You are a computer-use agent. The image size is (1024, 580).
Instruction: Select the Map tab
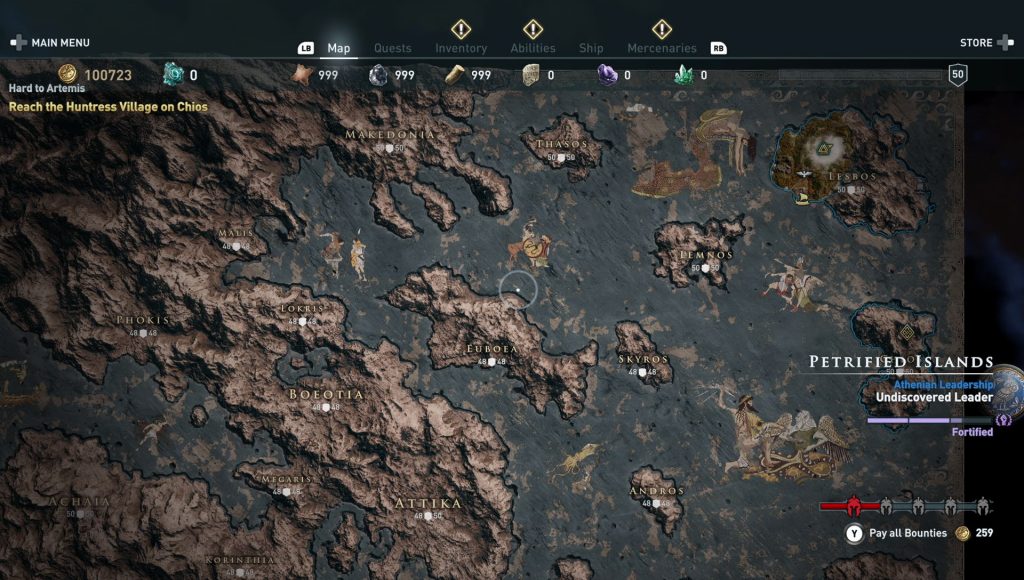coord(339,48)
